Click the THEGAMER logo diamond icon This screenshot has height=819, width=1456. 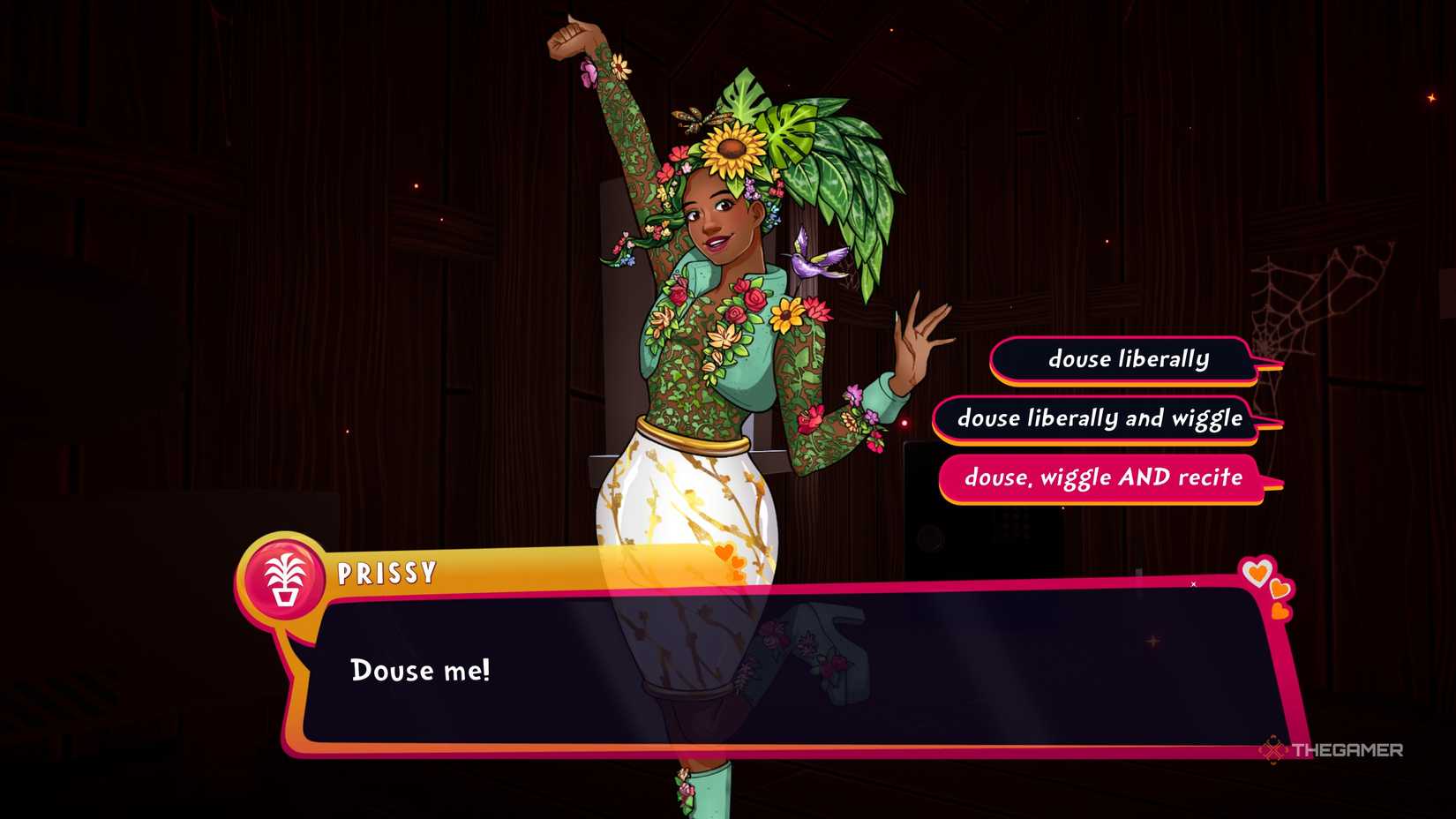click(1273, 752)
